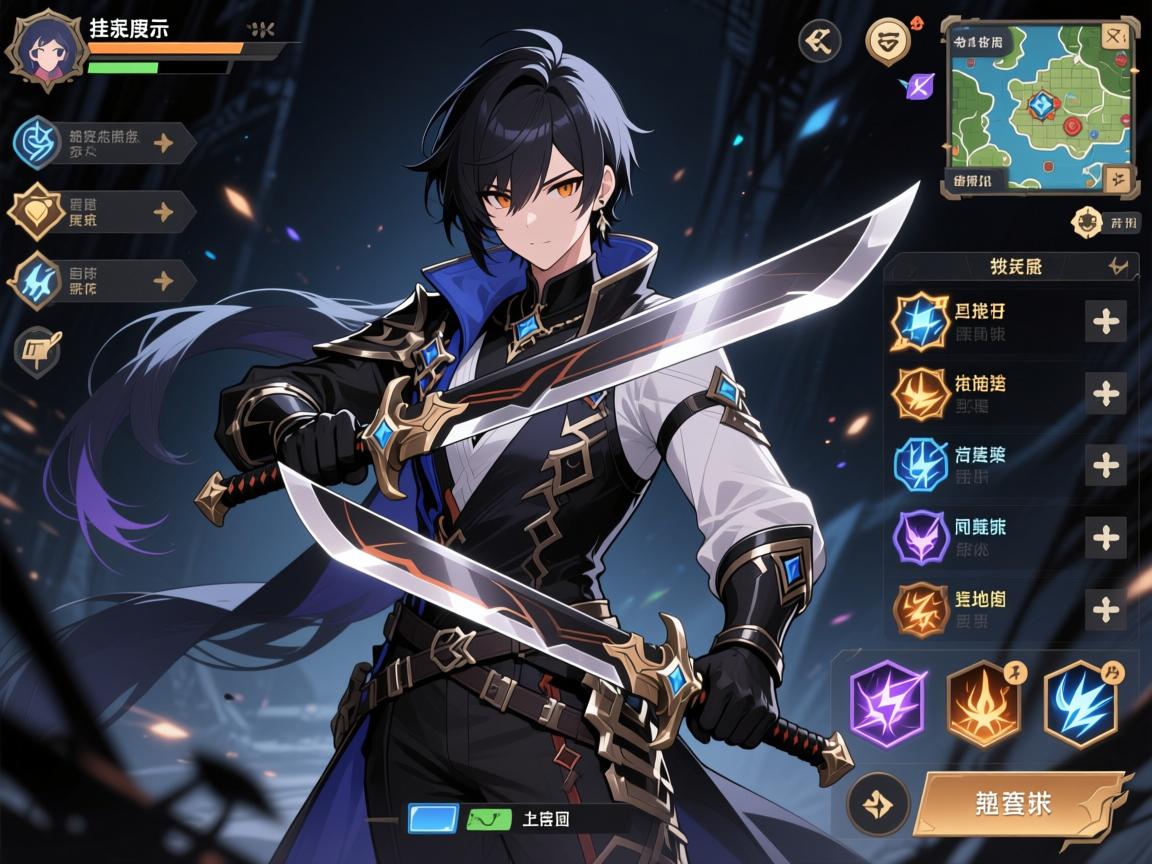The width and height of the screenshot is (1152, 864).
Task: Activate the purple lightning hexagon ability
Action: pyautogui.click(x=888, y=703)
